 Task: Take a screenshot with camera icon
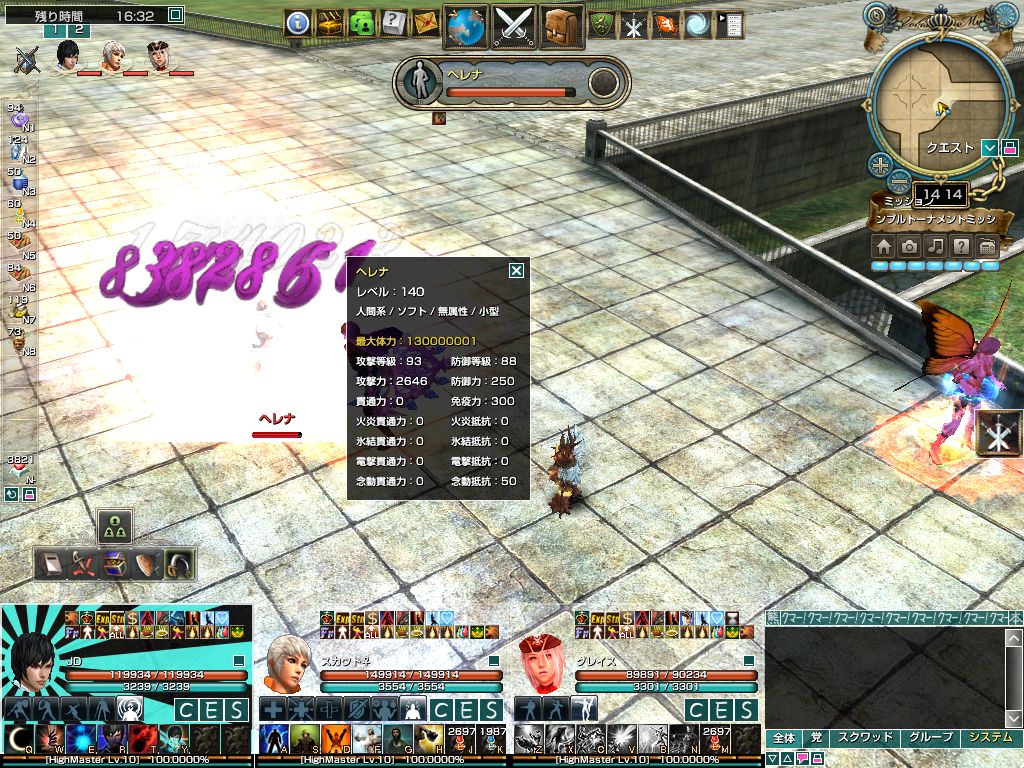click(909, 247)
